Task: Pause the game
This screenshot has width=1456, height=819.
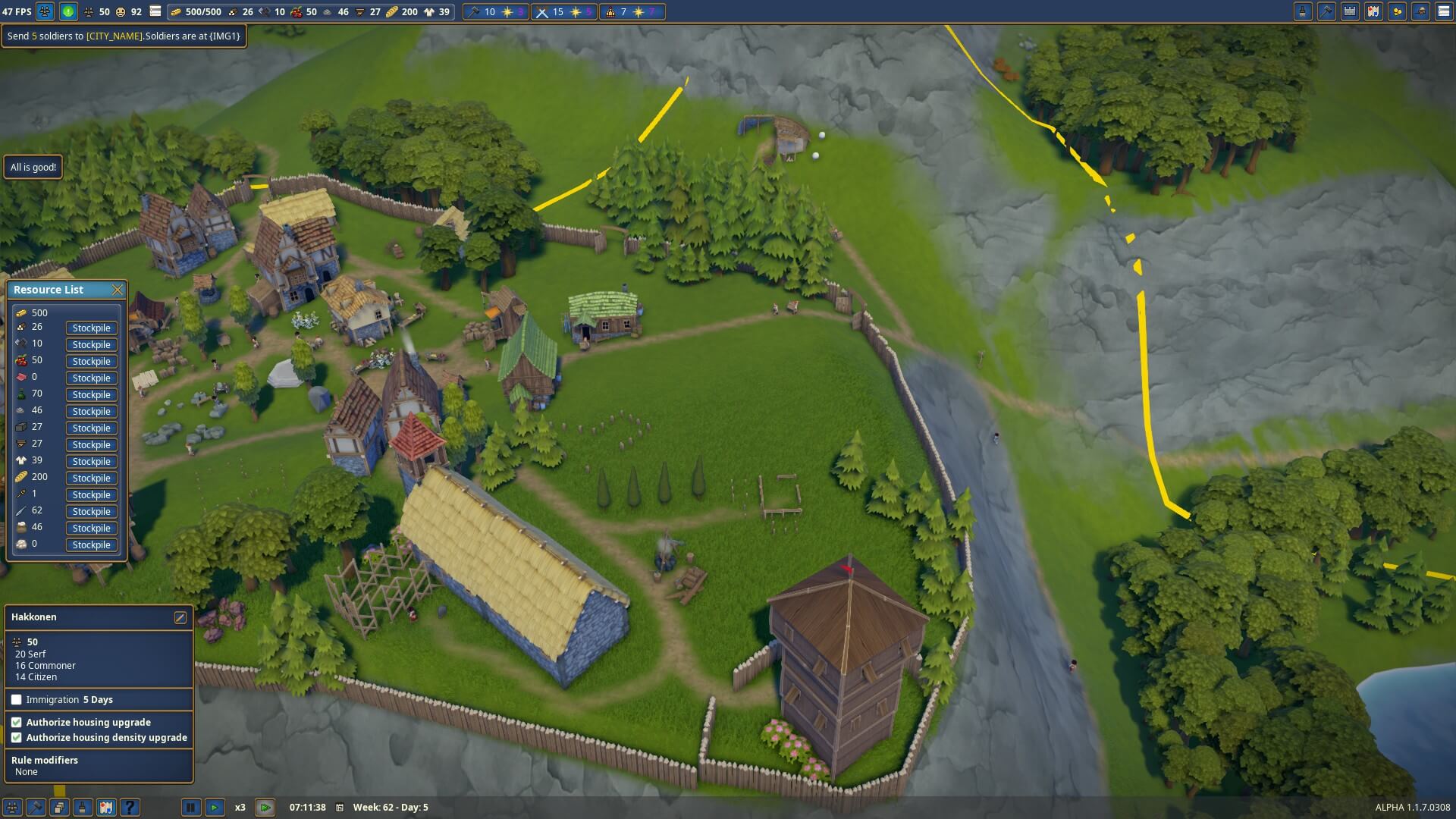Action: click(x=191, y=808)
